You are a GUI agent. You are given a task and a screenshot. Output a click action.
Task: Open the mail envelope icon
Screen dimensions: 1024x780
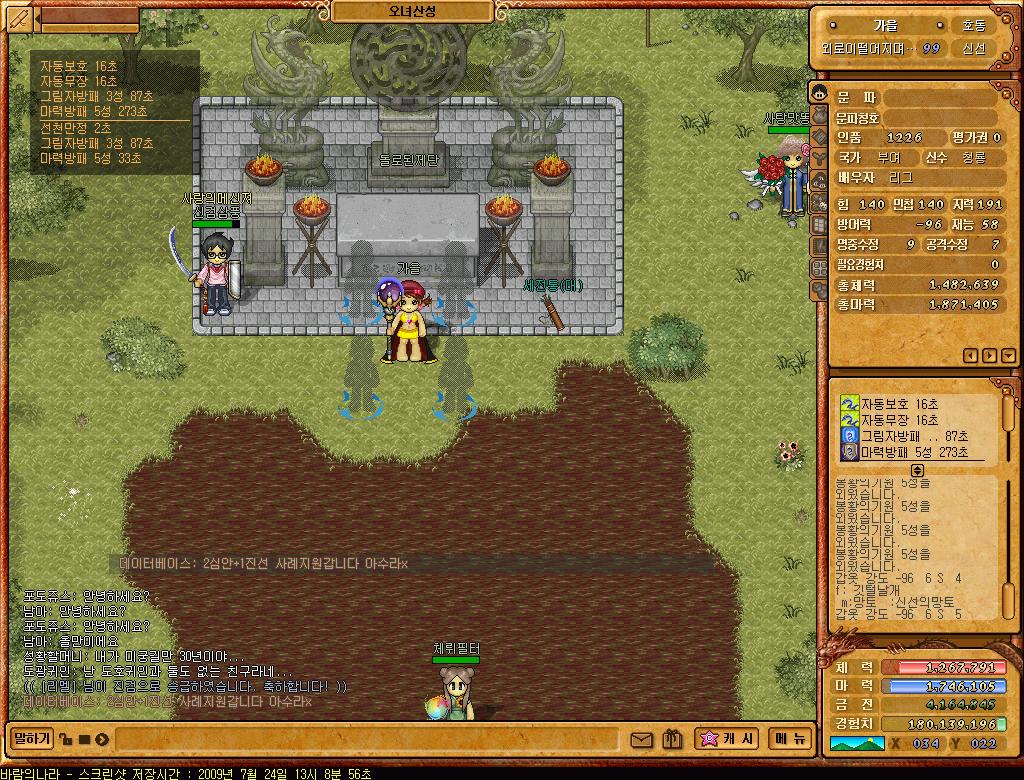pos(641,740)
